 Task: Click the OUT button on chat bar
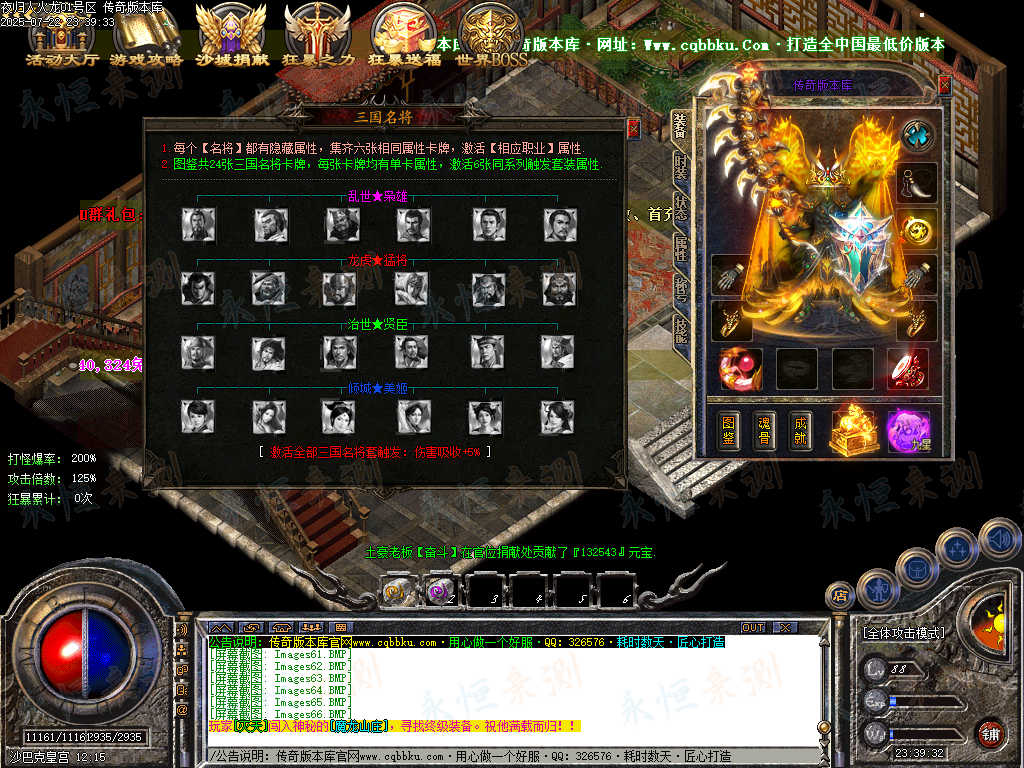[753, 627]
